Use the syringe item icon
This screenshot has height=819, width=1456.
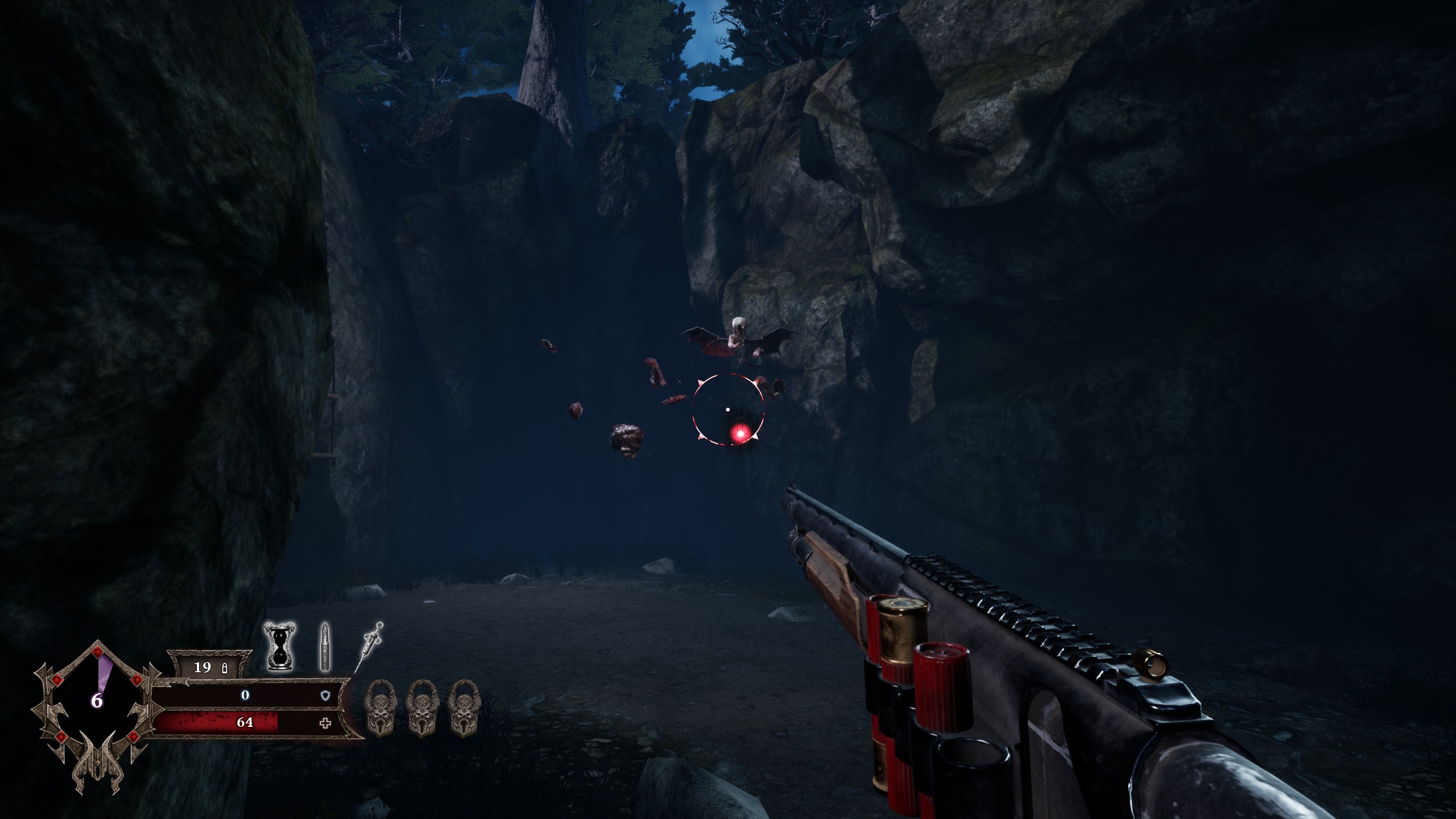point(369,646)
